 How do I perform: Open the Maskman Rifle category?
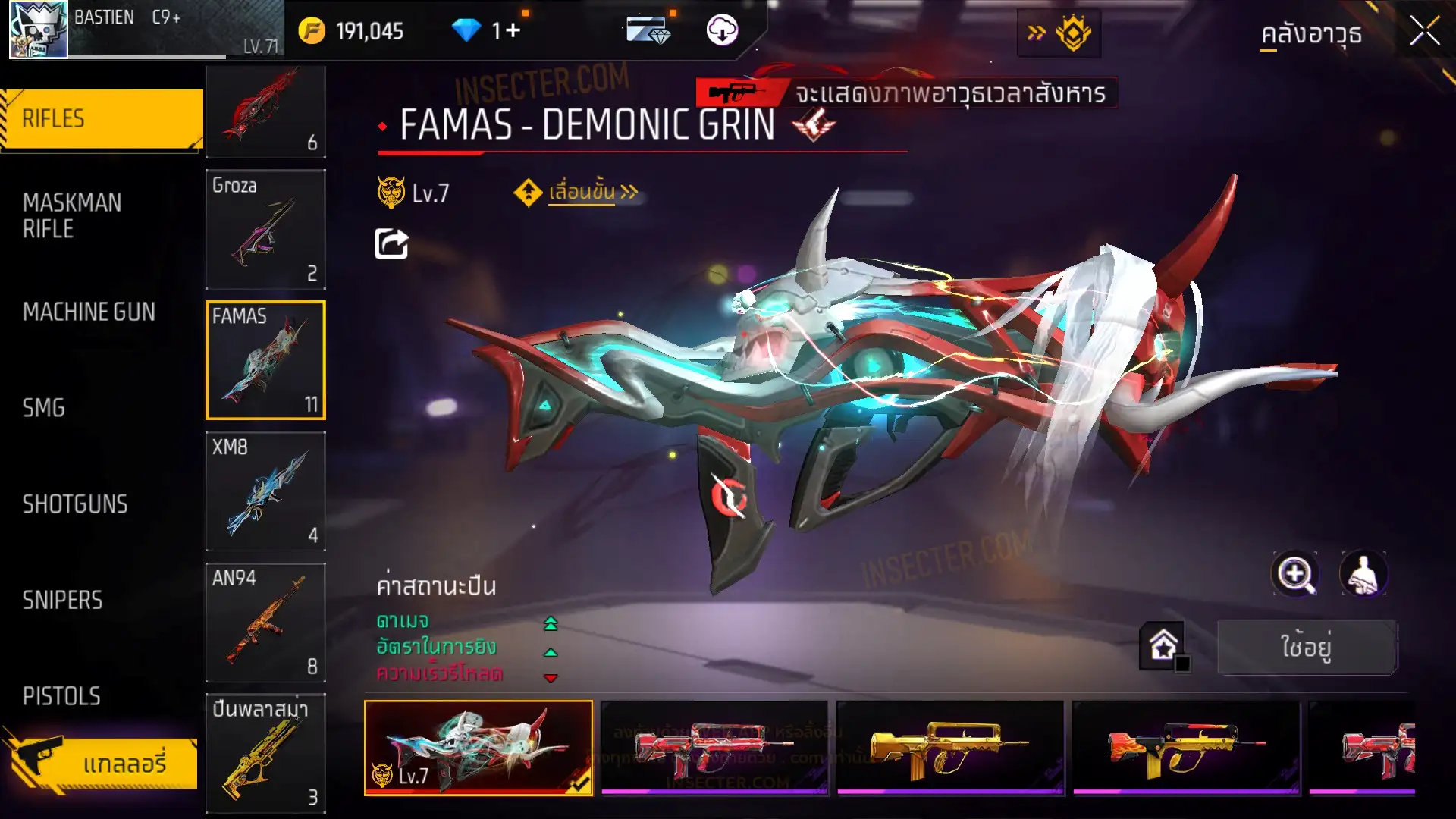click(72, 216)
